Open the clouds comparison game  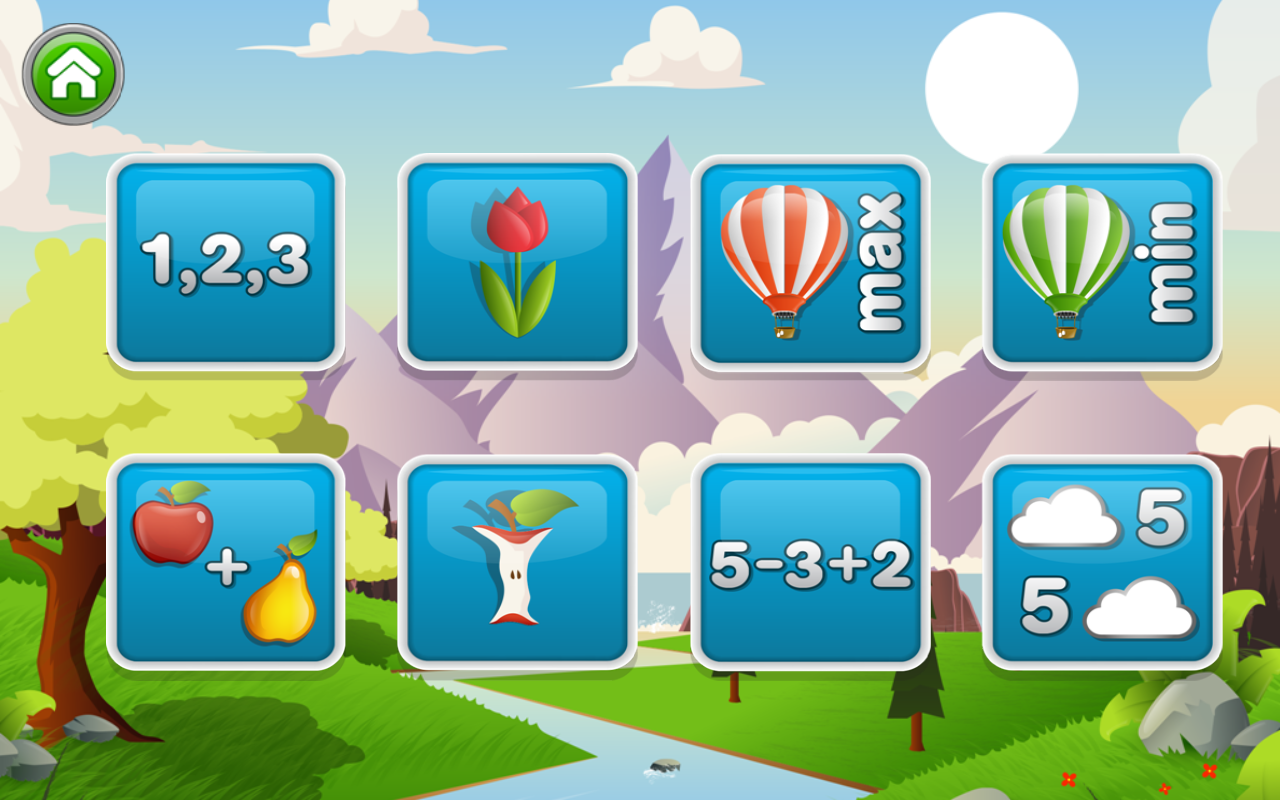[1100, 562]
